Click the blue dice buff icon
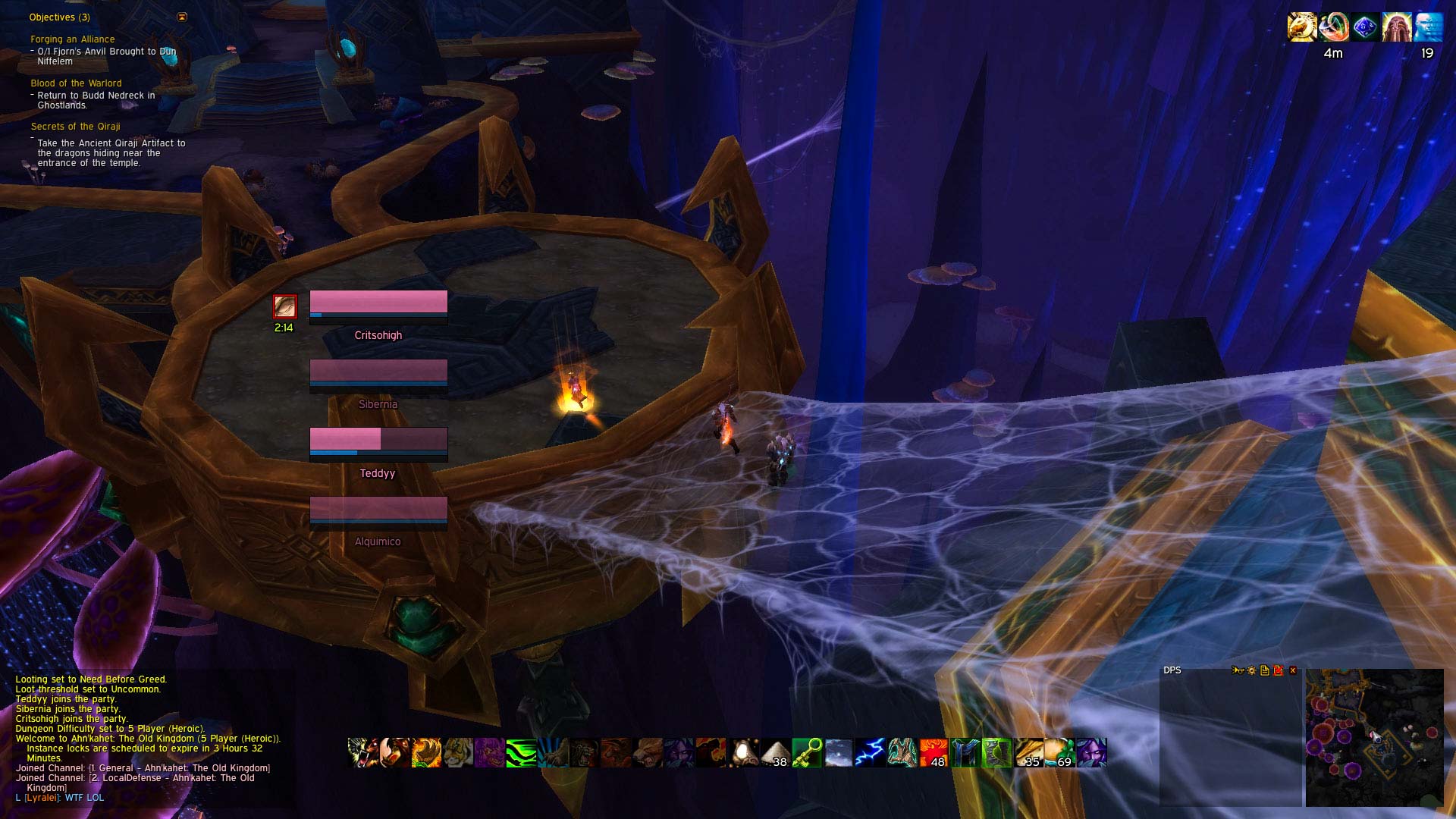This screenshot has width=1456, height=819. pos(1365,27)
